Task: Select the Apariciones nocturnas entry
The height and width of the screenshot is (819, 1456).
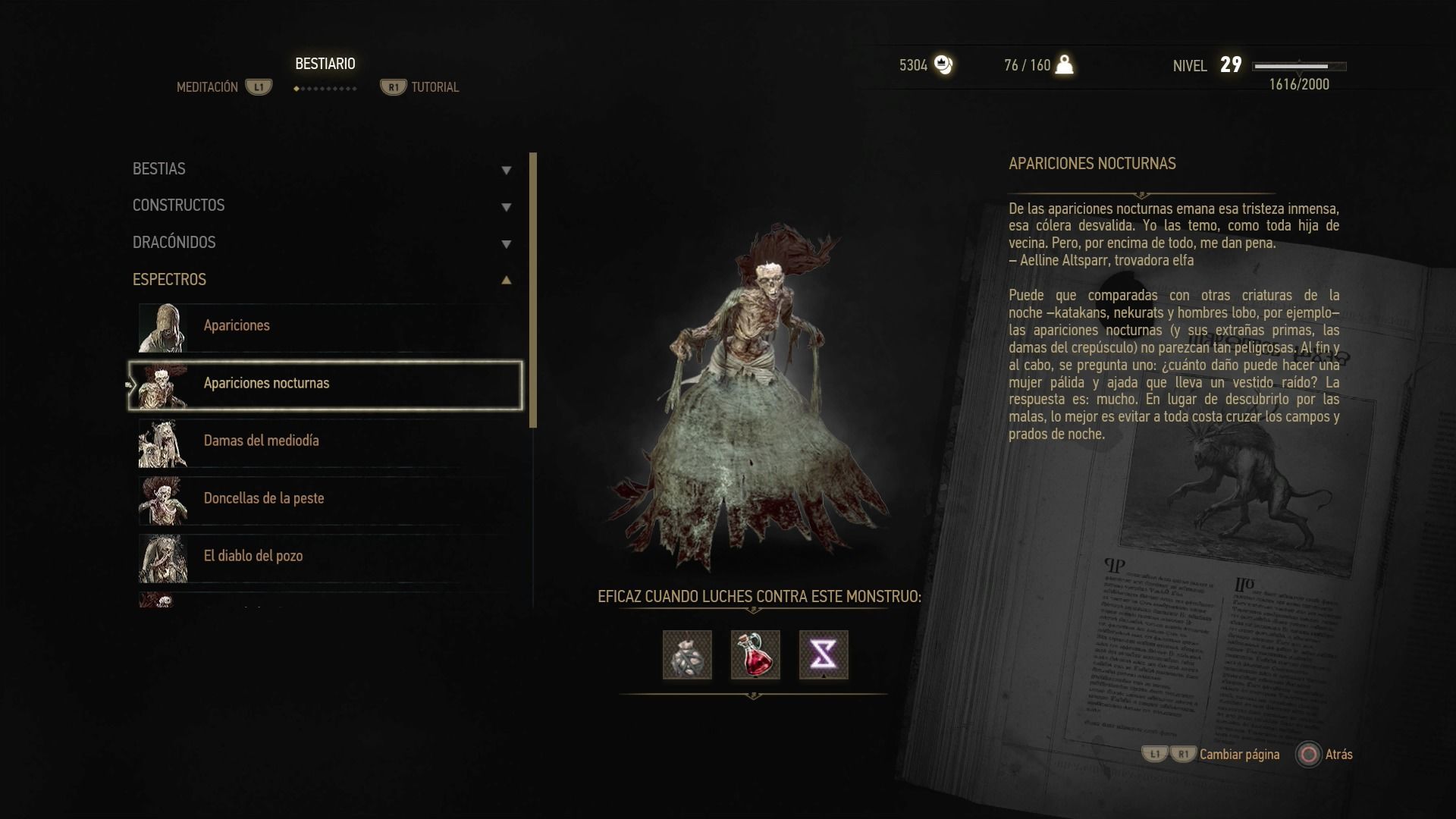Action: (326, 384)
